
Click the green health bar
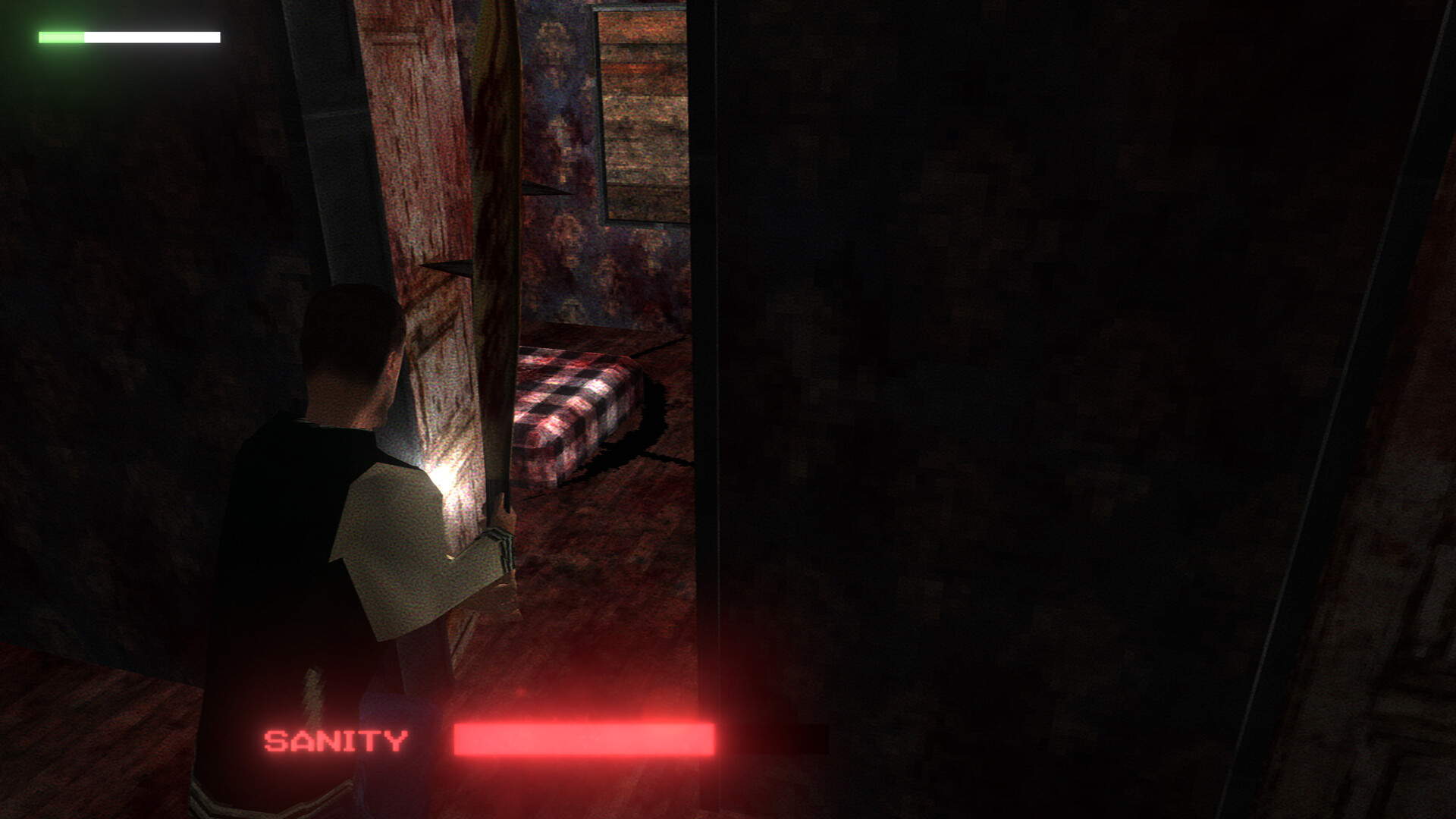[61, 35]
